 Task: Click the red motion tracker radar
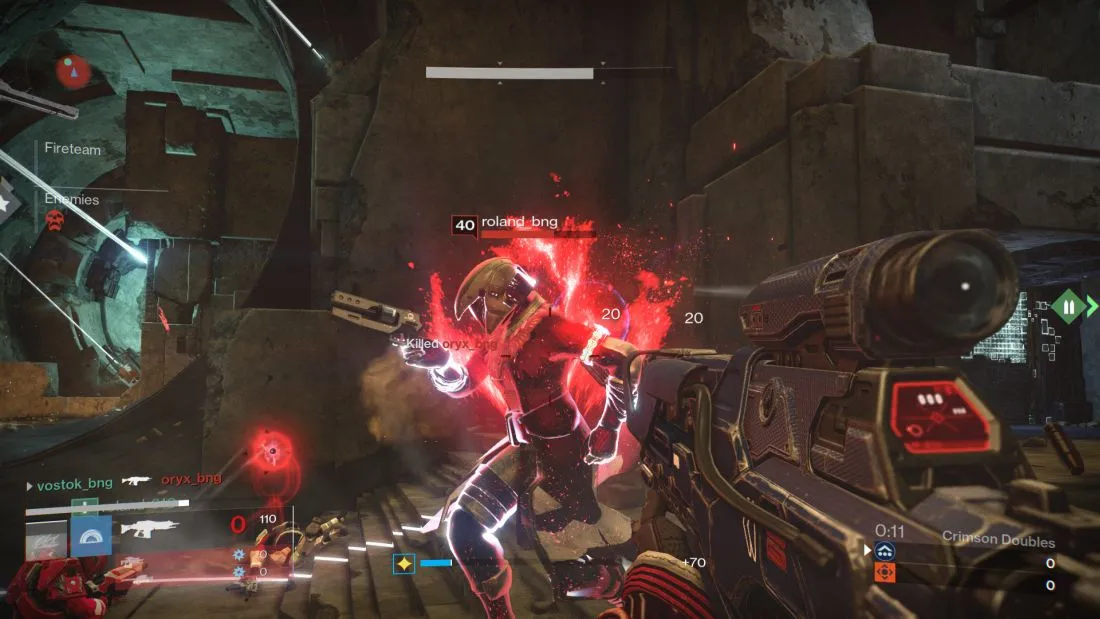[71, 71]
